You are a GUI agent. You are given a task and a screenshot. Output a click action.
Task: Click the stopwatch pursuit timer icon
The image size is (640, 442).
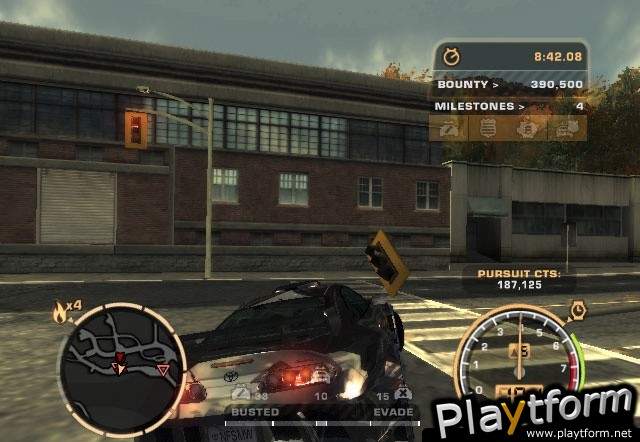[452, 57]
